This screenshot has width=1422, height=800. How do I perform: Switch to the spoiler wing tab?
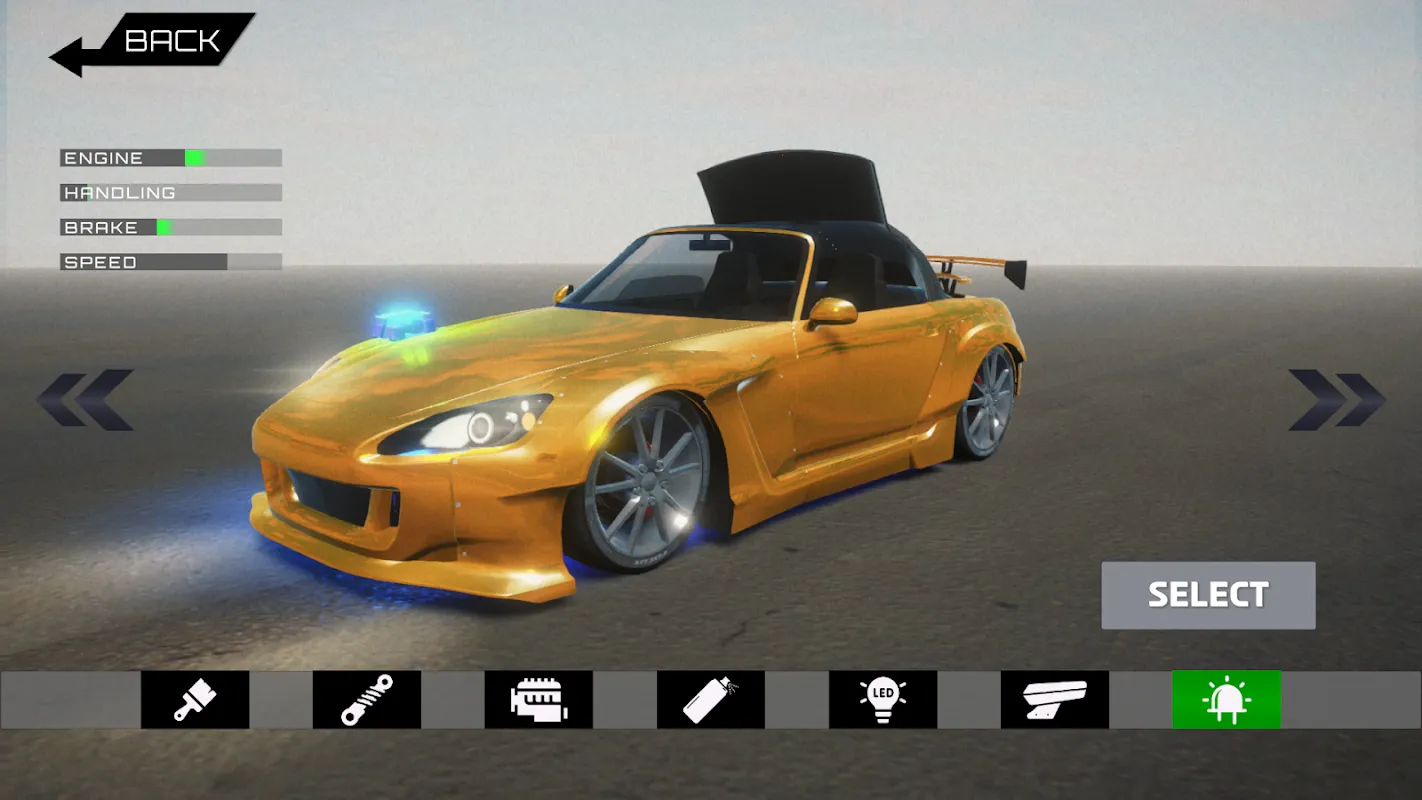(1055, 699)
